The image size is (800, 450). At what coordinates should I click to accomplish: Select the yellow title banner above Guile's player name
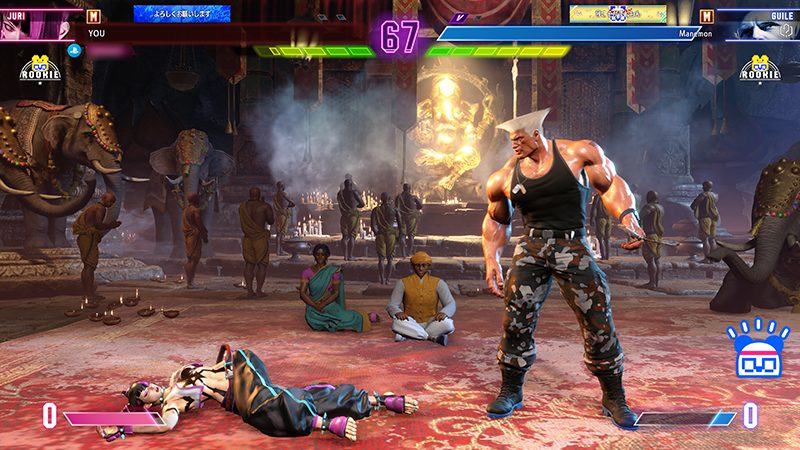618,14
